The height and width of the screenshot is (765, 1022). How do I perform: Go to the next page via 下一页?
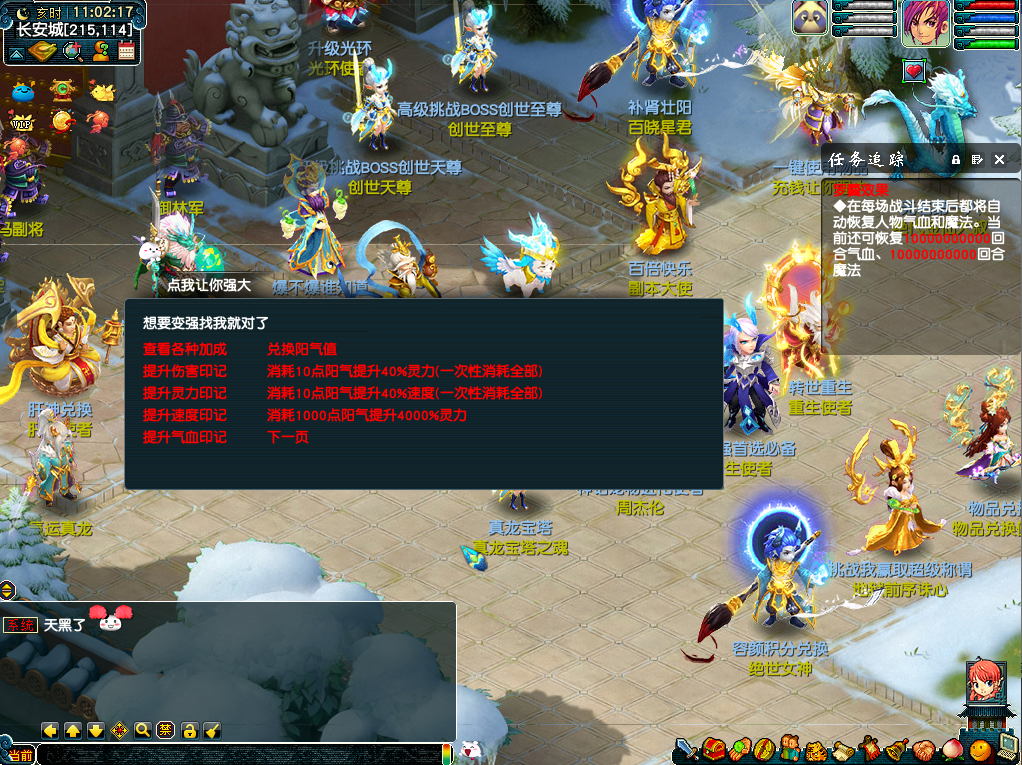(x=288, y=437)
